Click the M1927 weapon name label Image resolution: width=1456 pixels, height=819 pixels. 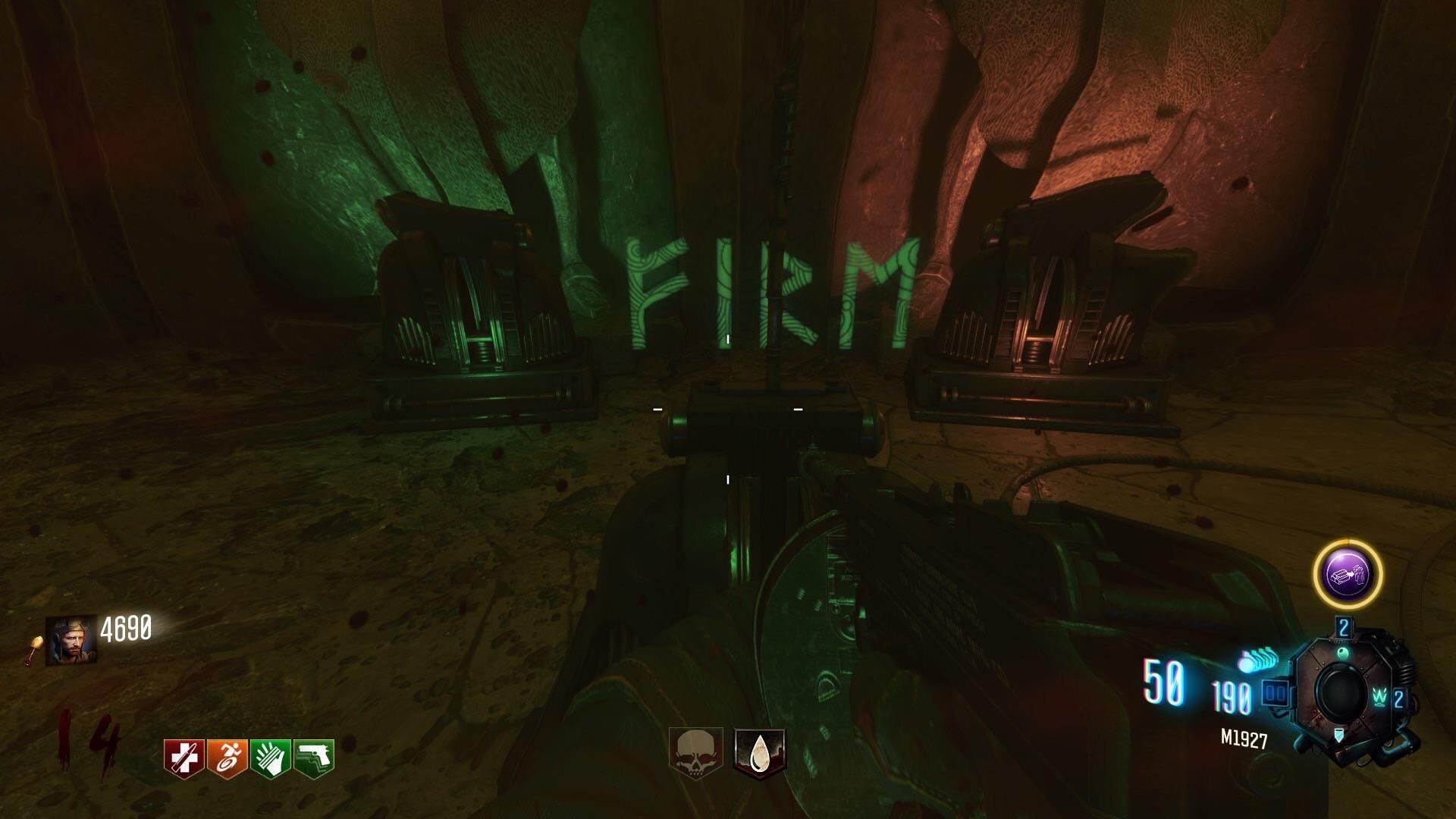click(1244, 738)
